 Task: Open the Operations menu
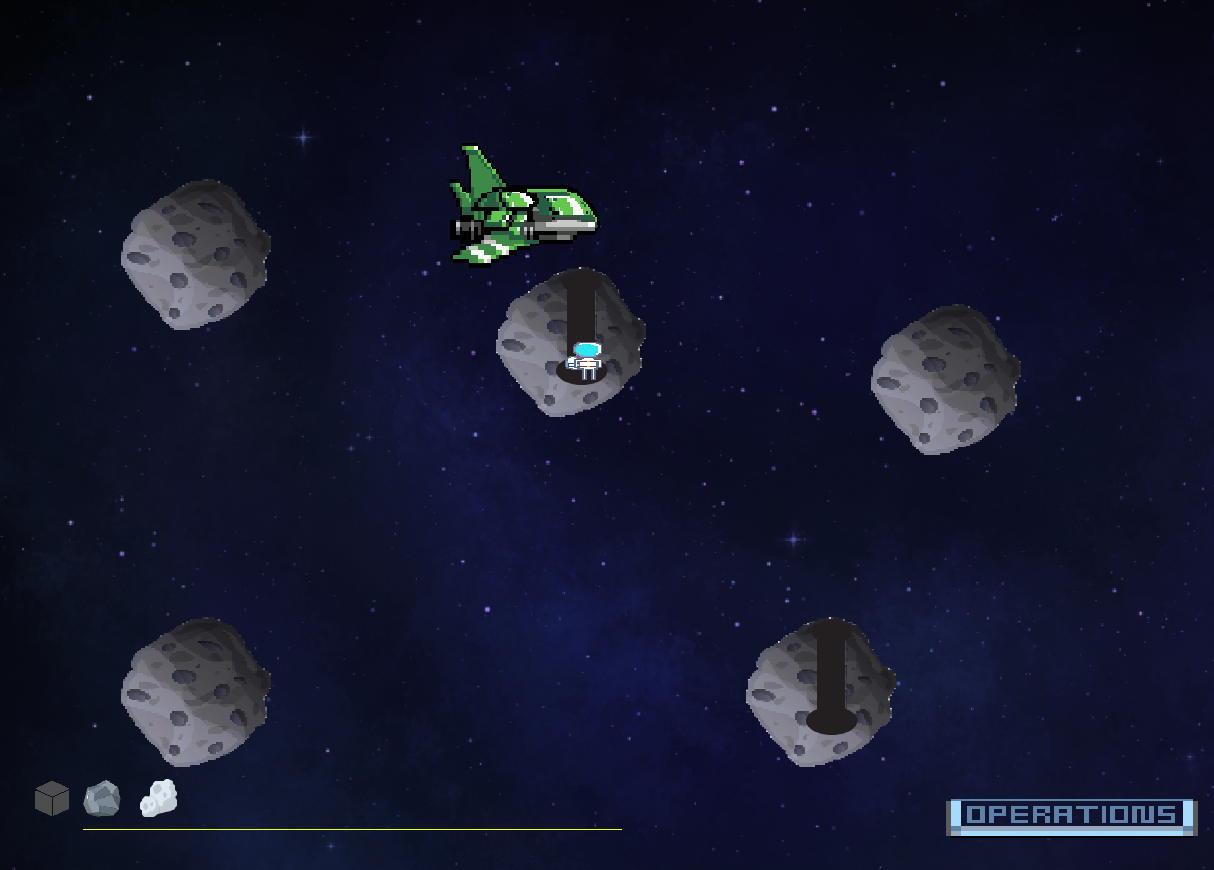(x=1070, y=816)
